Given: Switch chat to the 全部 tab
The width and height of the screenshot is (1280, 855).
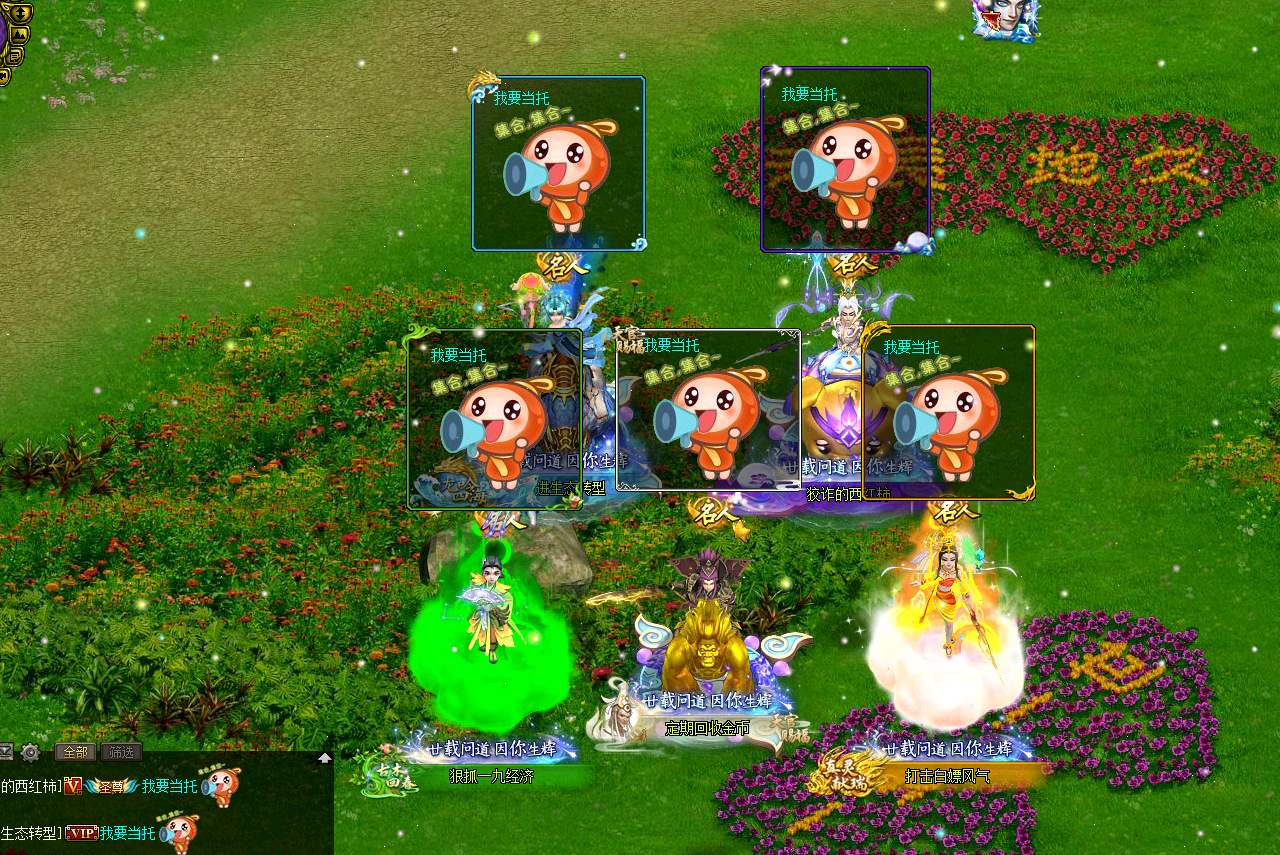Looking at the screenshot, I should pos(75,752).
